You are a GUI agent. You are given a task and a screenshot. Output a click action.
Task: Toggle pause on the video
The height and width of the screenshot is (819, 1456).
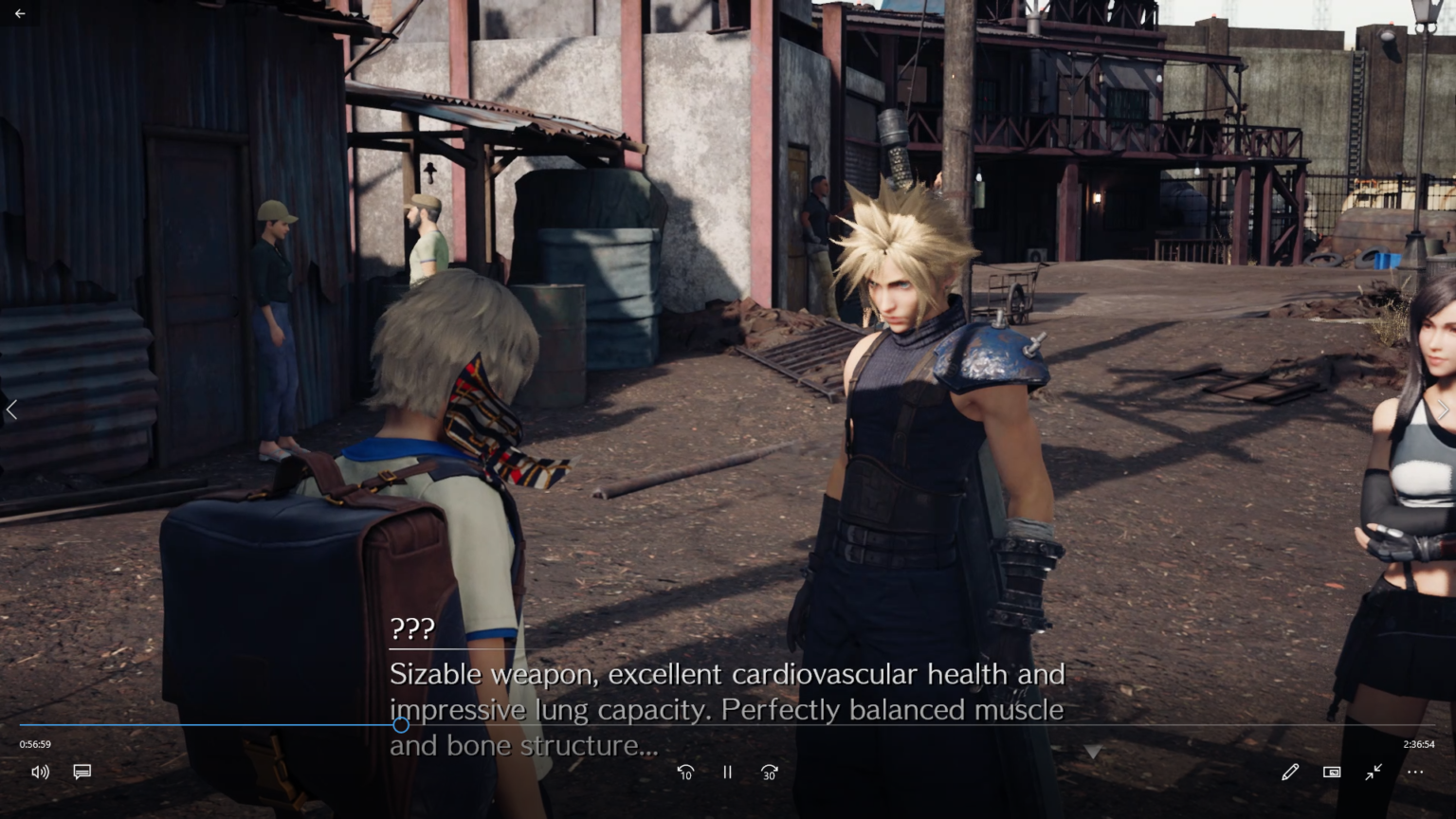[727, 773]
